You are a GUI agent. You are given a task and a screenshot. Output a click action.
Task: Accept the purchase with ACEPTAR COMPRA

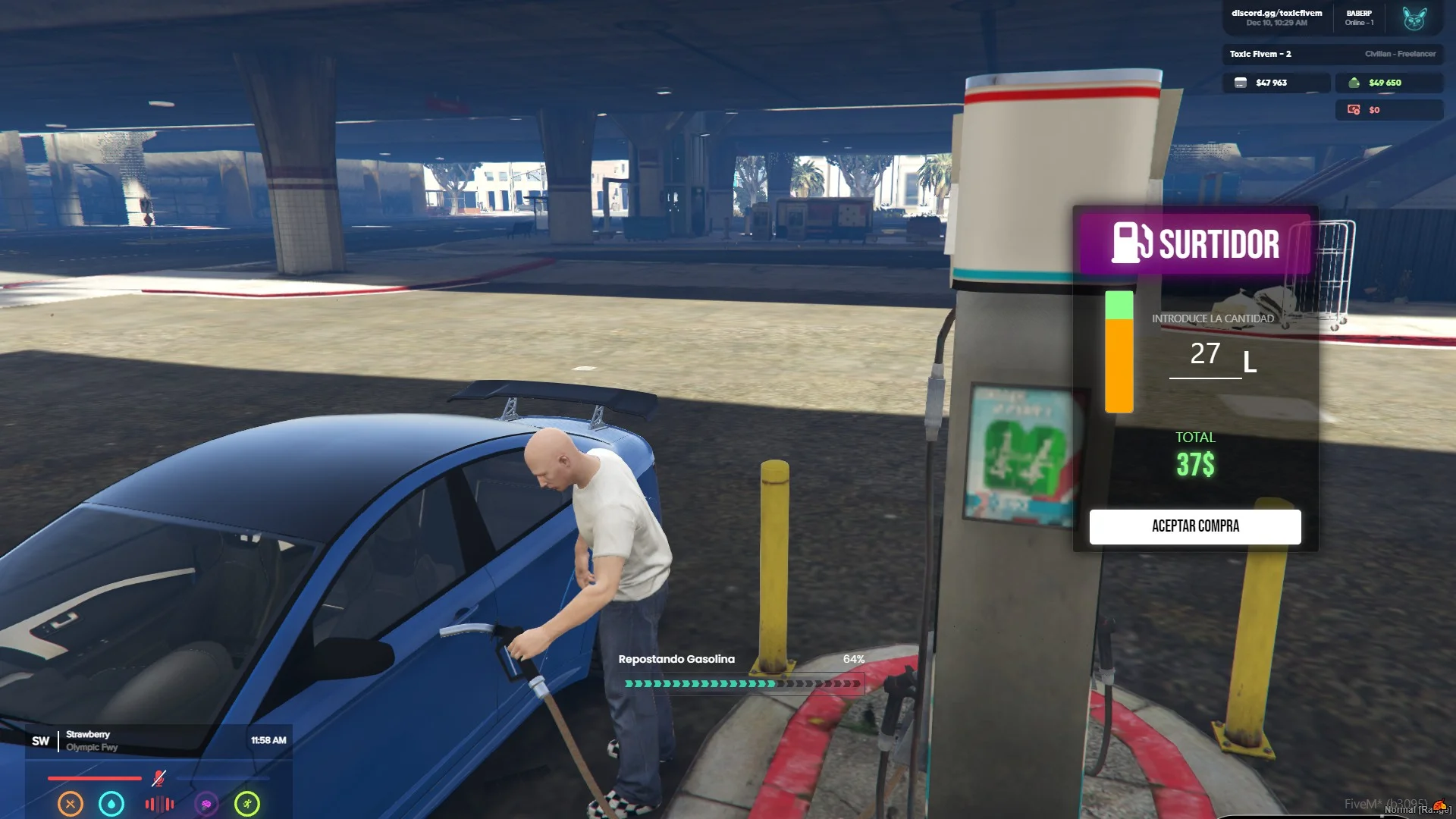tap(1195, 526)
